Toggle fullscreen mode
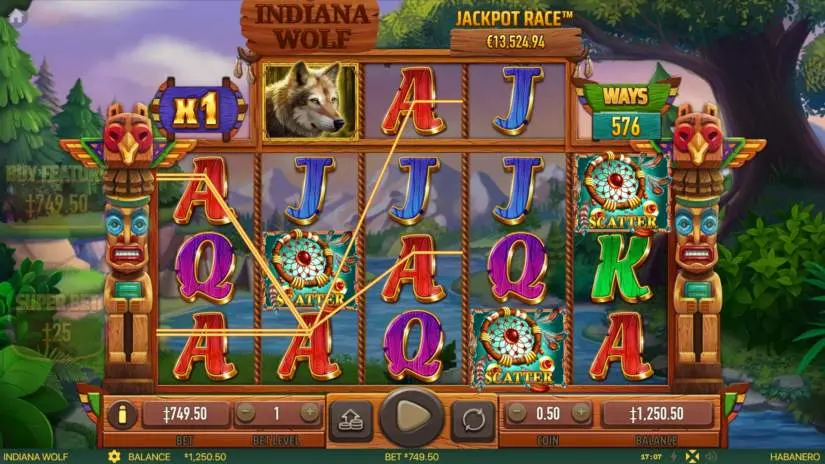Viewport: 825px width, 464px height. coord(691,456)
